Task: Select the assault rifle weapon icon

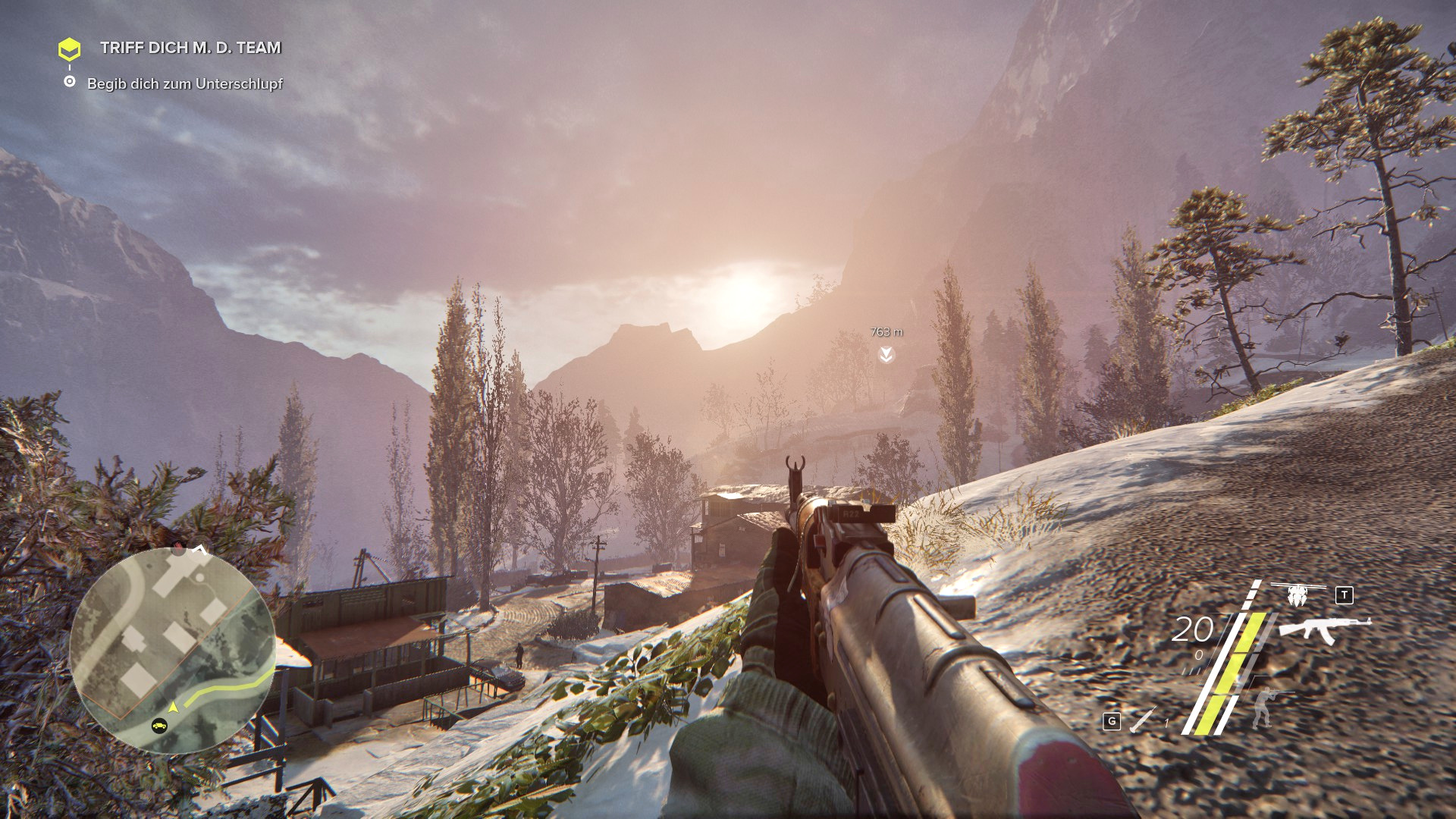Action: [1324, 629]
